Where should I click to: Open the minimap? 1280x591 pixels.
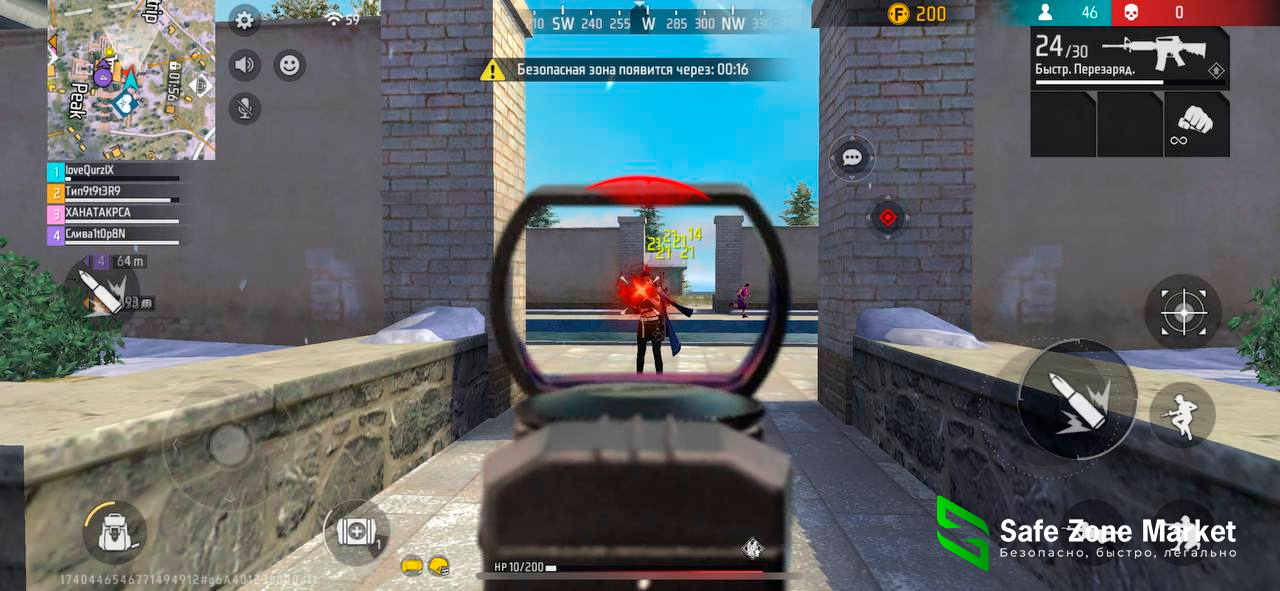pyautogui.click(x=130, y=78)
